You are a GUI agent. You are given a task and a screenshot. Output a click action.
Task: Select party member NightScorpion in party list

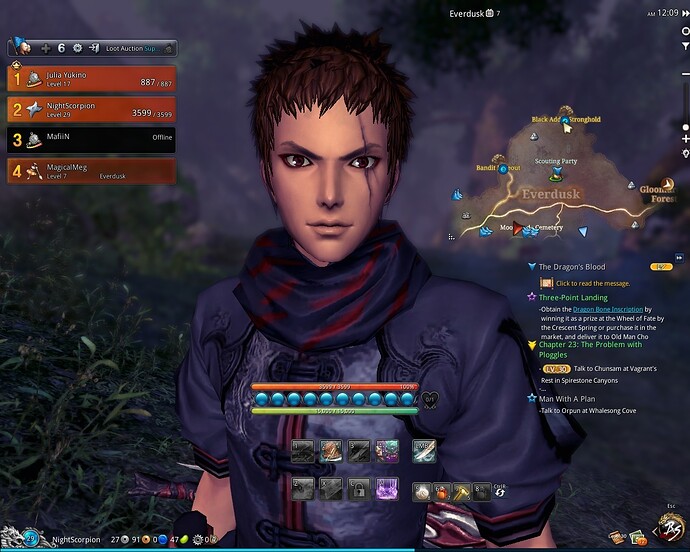91,110
